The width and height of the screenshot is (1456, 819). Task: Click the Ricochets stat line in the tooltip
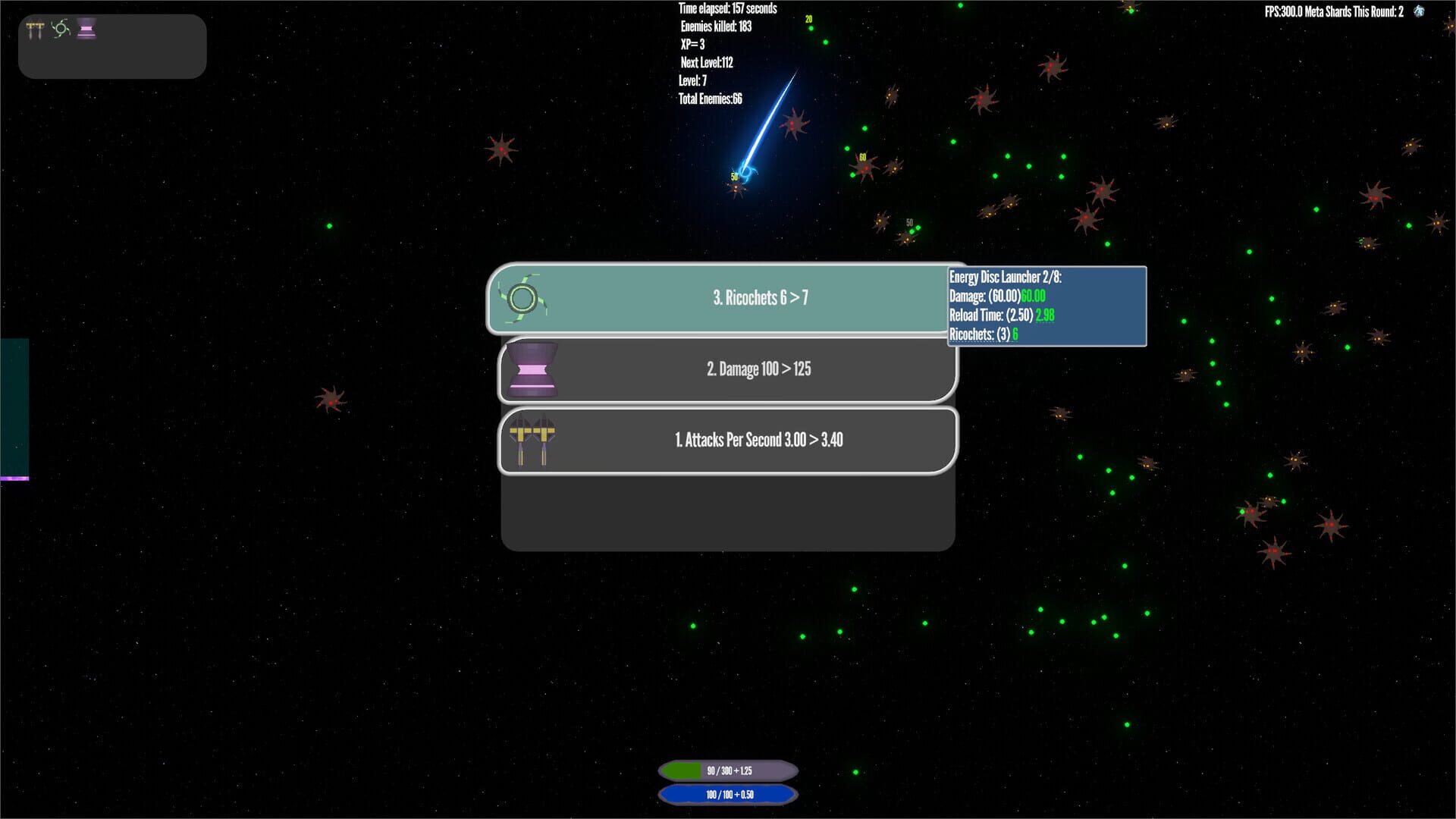(983, 334)
